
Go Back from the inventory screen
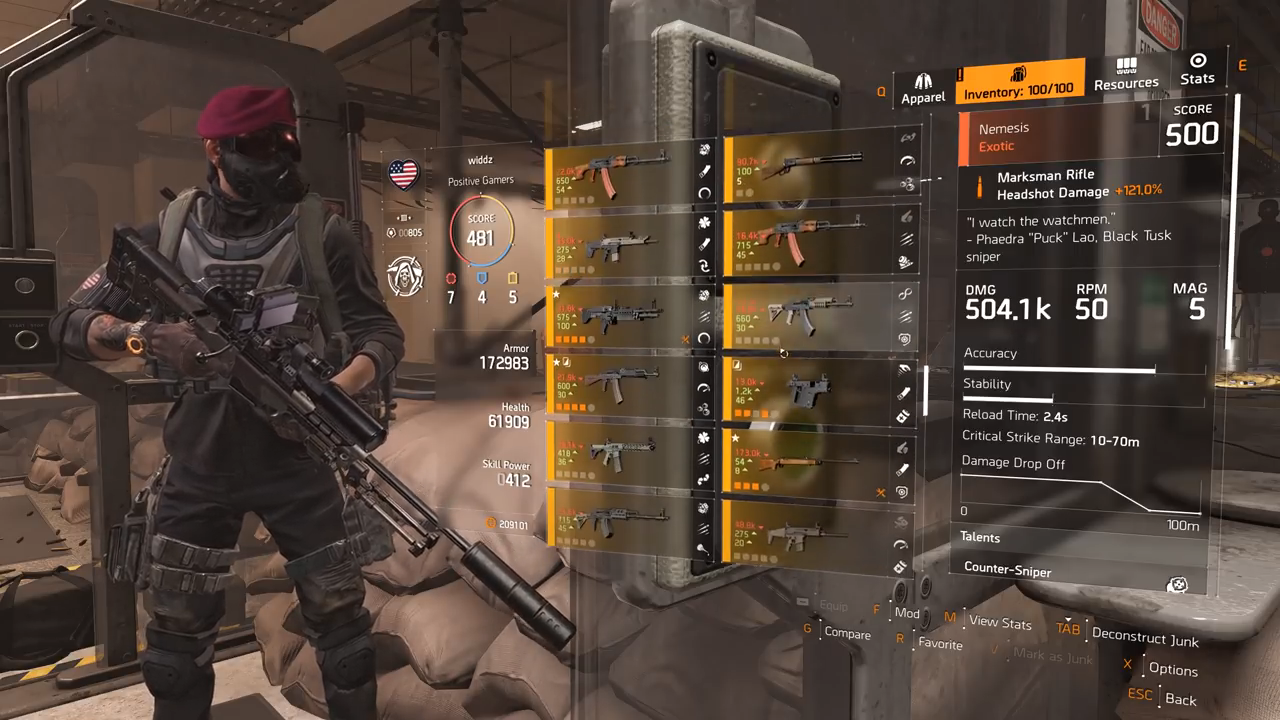pyautogui.click(x=1180, y=699)
